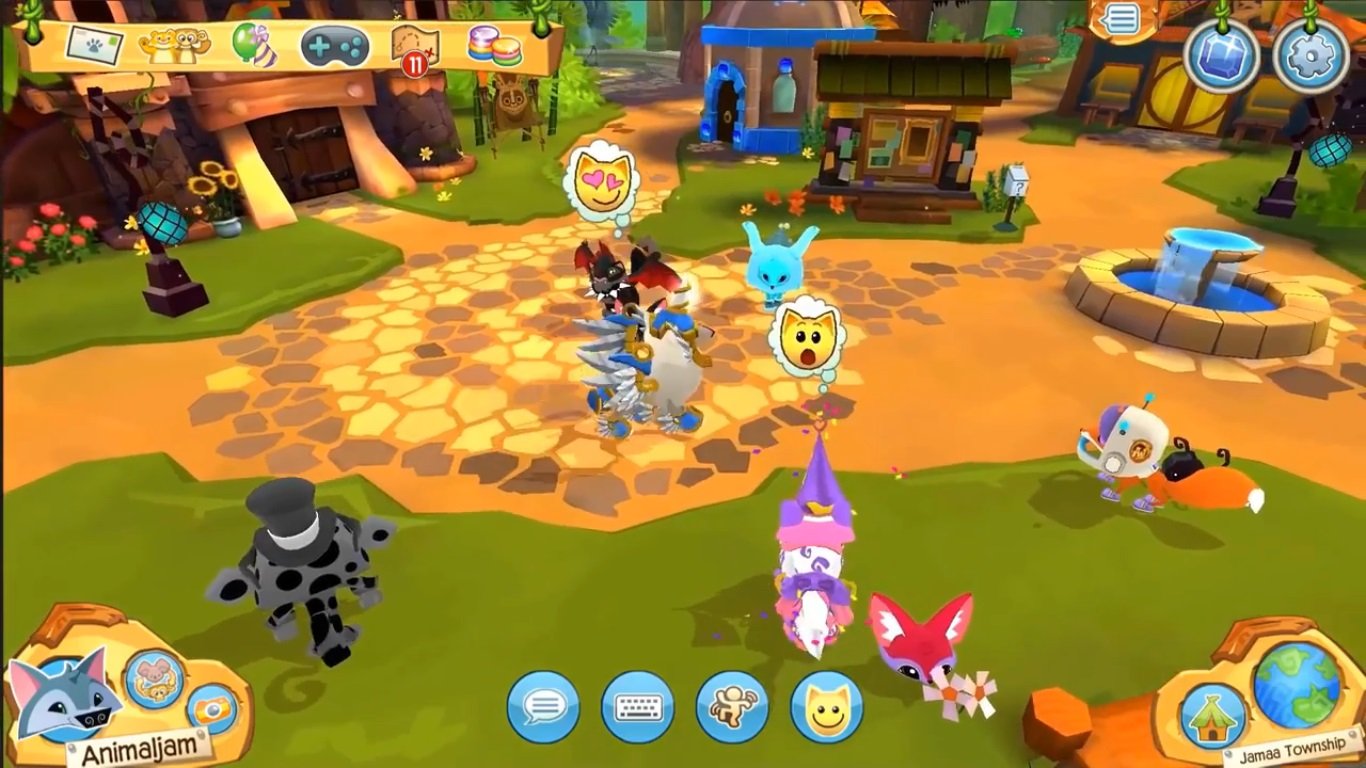The image size is (1366, 768).
Task: Open the keyboard typing chat button
Action: (x=637, y=707)
